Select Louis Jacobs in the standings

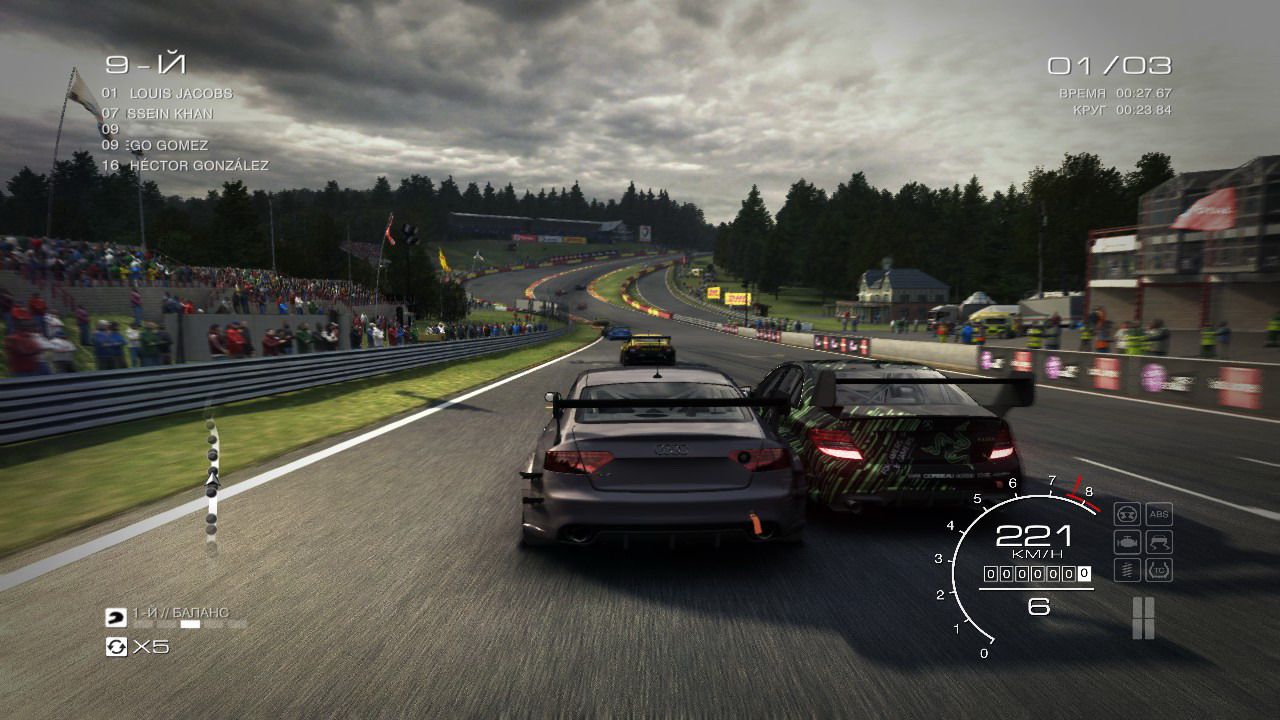[x=180, y=93]
